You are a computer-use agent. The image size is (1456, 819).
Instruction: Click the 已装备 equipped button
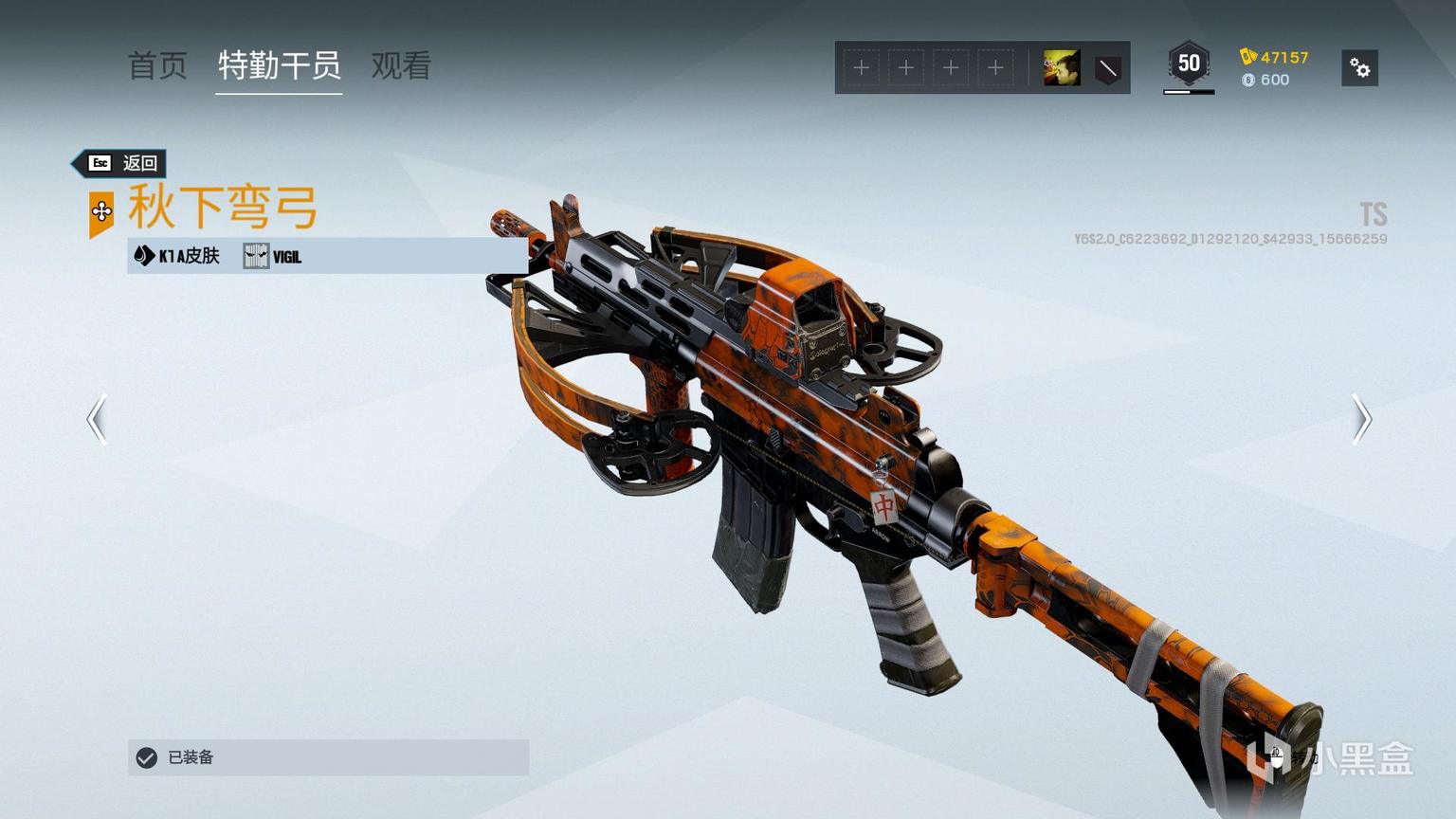[328, 757]
